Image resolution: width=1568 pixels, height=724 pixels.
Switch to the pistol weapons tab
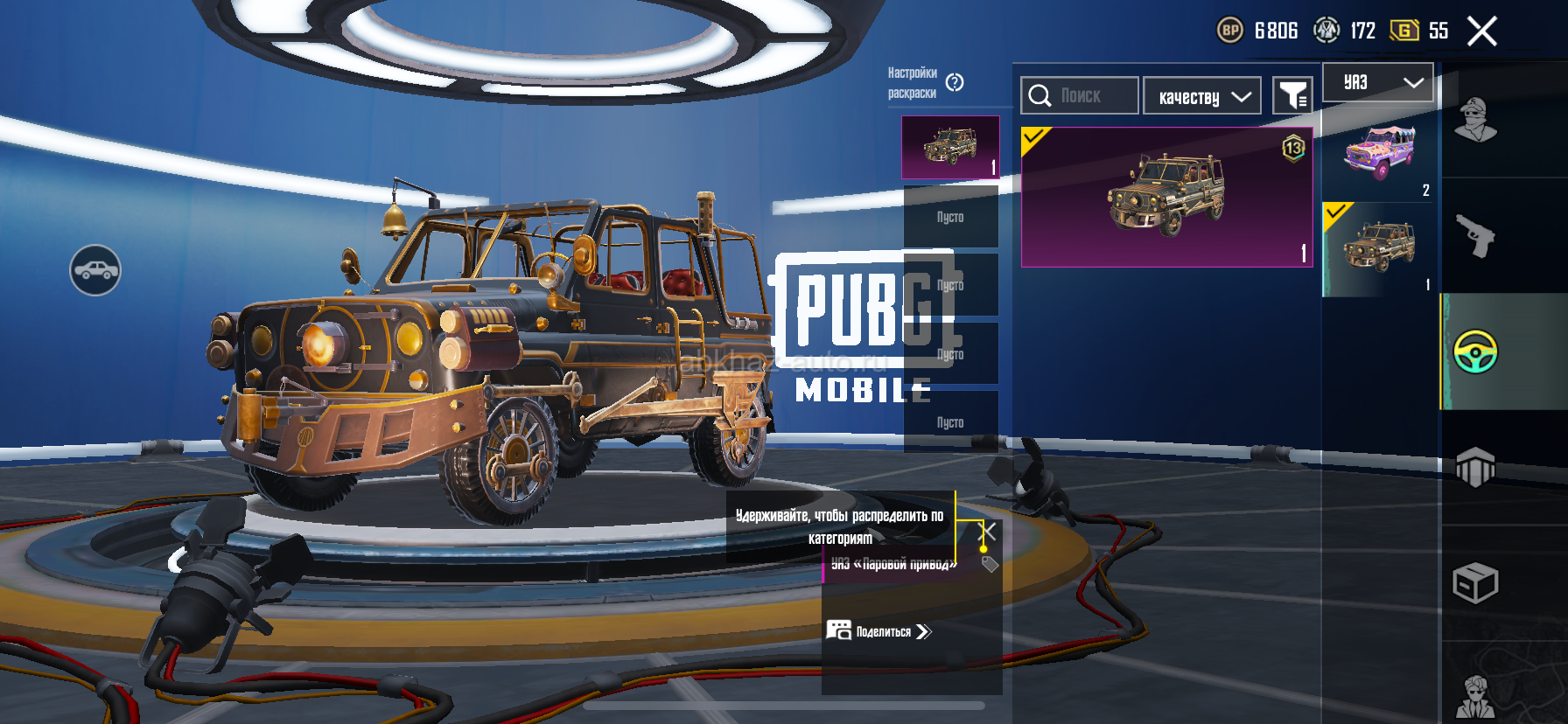click(1475, 235)
